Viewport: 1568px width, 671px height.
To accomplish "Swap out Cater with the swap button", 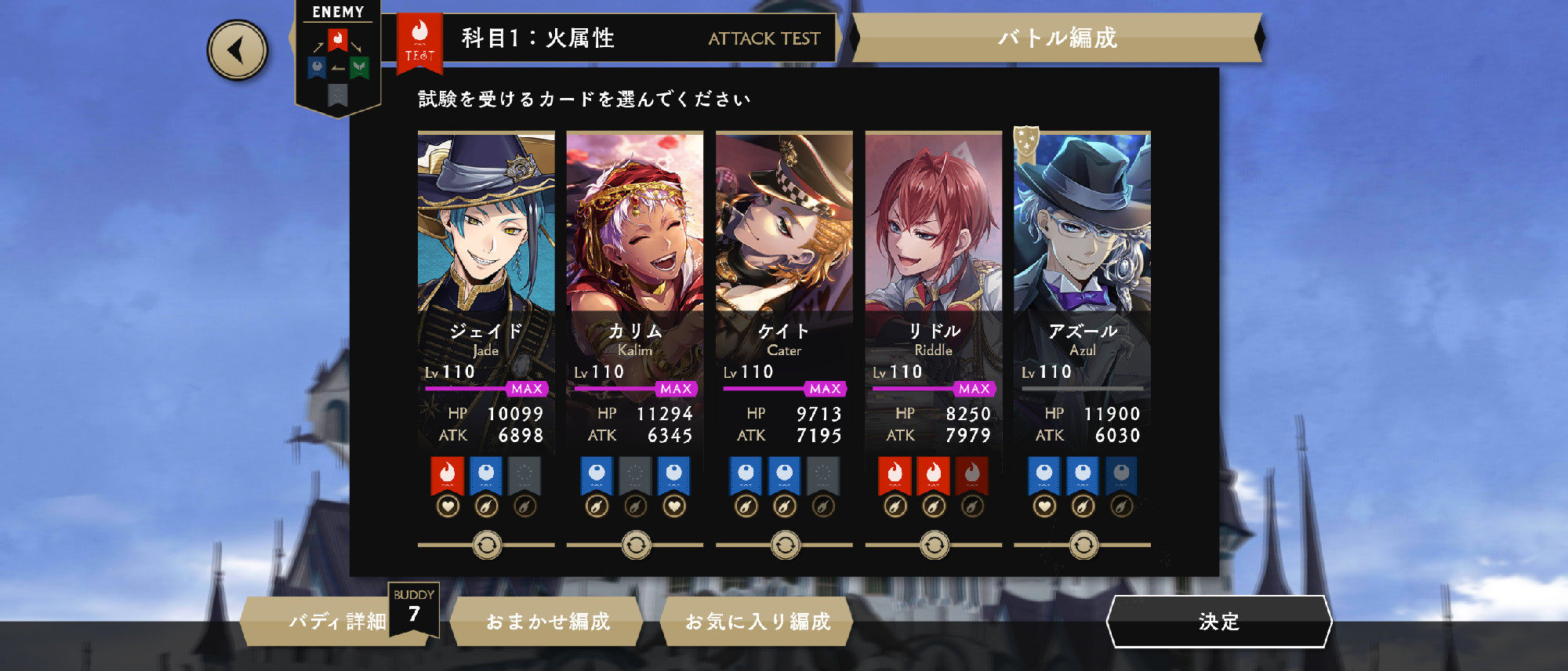I will pyautogui.click(x=785, y=545).
